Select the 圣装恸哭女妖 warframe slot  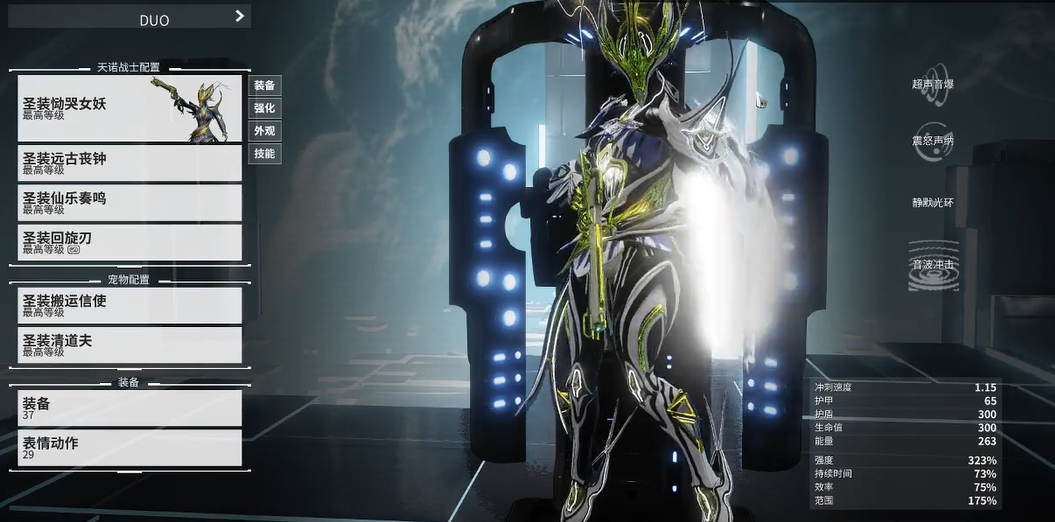point(130,108)
